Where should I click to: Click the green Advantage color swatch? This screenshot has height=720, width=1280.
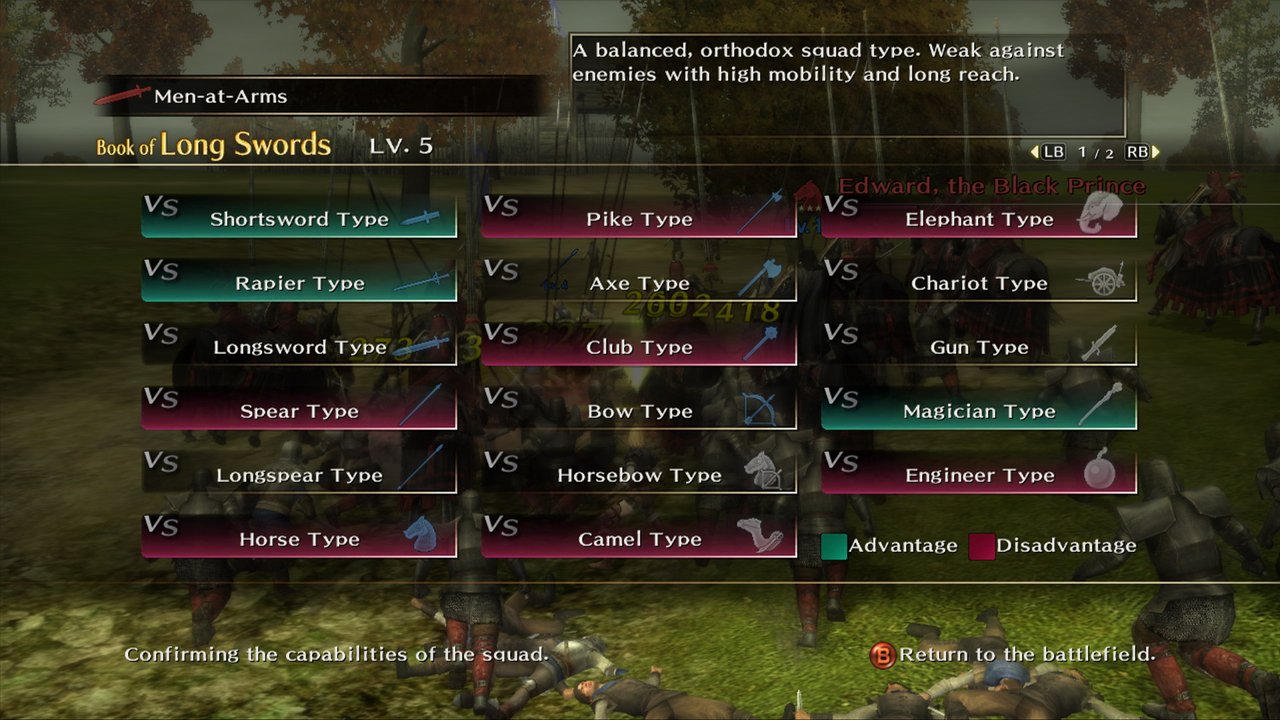(x=836, y=546)
